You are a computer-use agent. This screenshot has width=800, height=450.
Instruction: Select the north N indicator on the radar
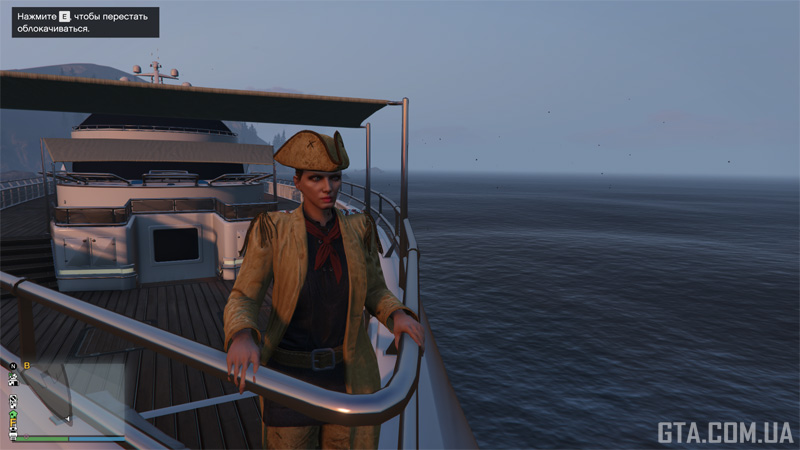pyautogui.click(x=13, y=366)
